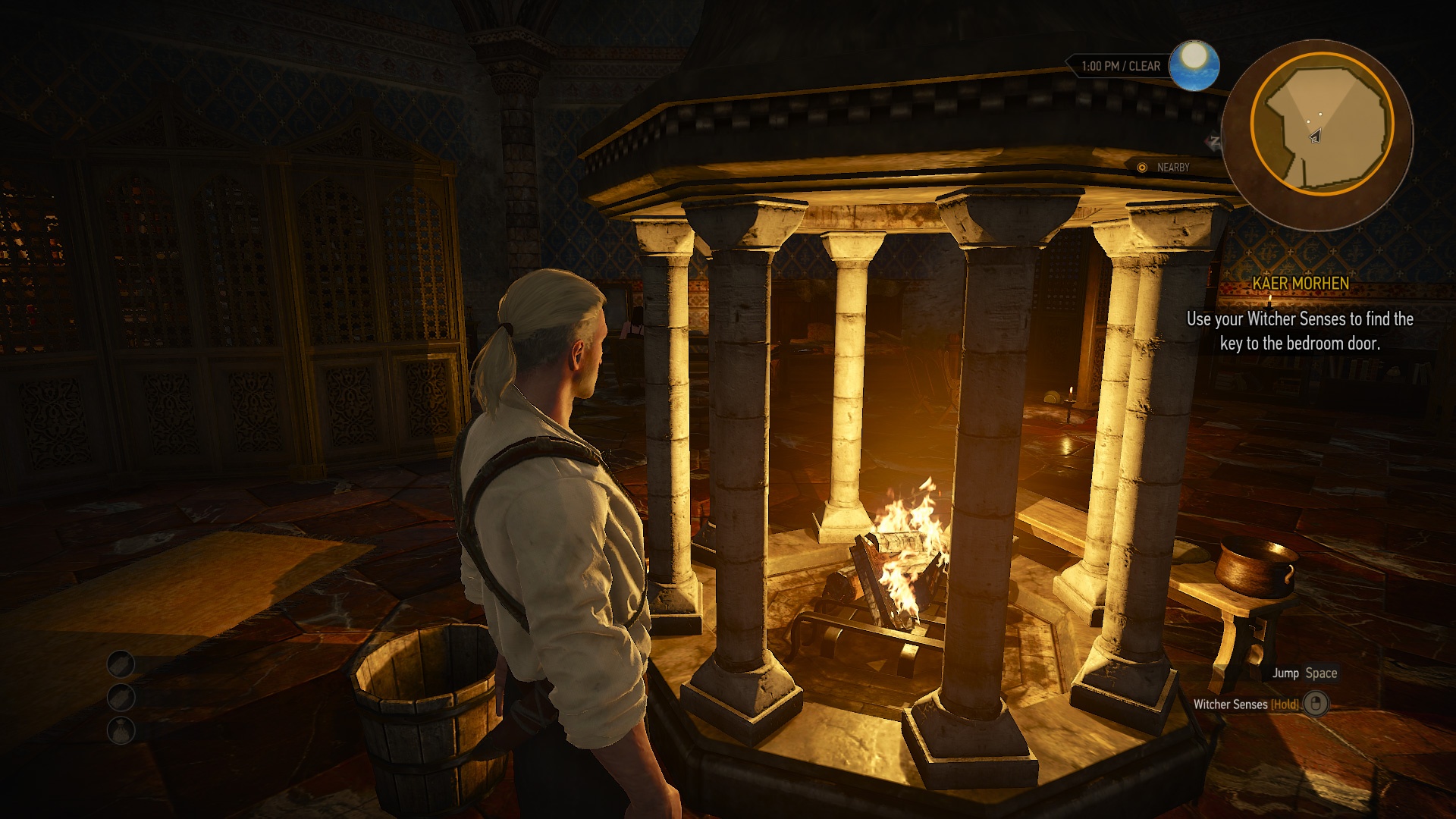
Task: Click the [Hold] label next to Witcher Senses
Action: pyautogui.click(x=1283, y=703)
